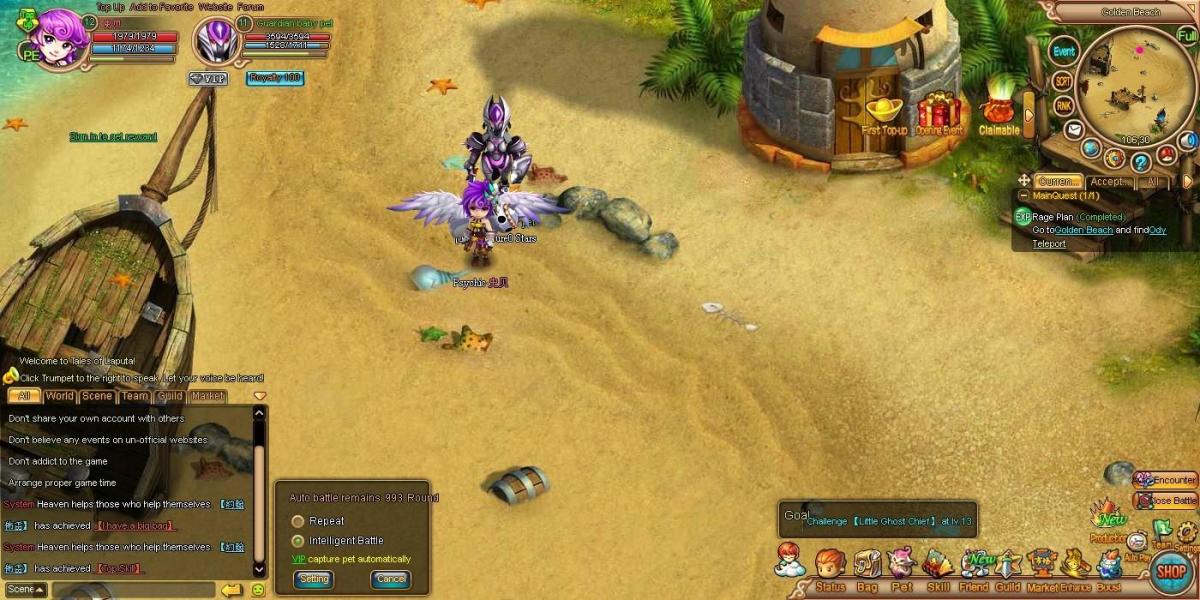Open the Event button beside the minimap
Screen dimensions: 1200x600
pos(1064,51)
